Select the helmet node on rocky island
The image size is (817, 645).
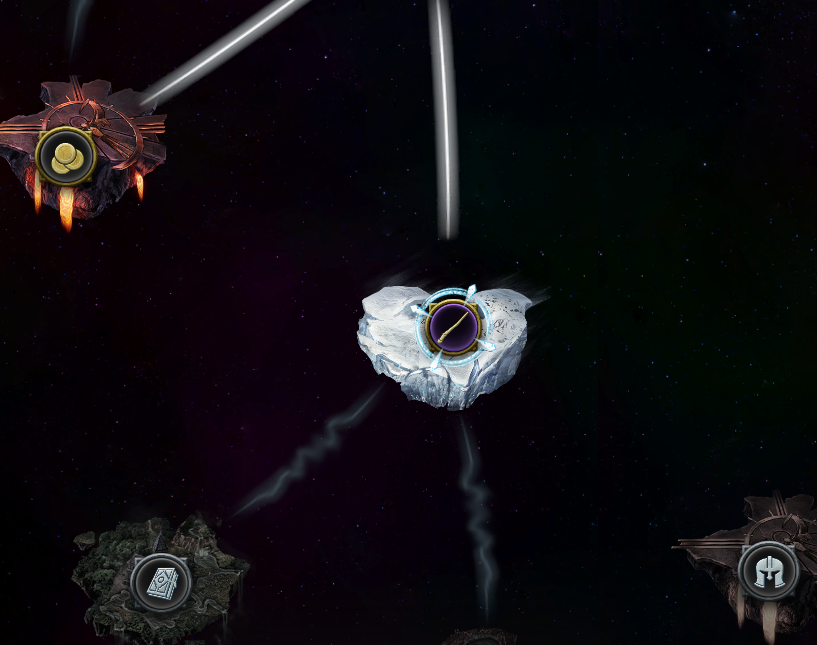tap(768, 572)
